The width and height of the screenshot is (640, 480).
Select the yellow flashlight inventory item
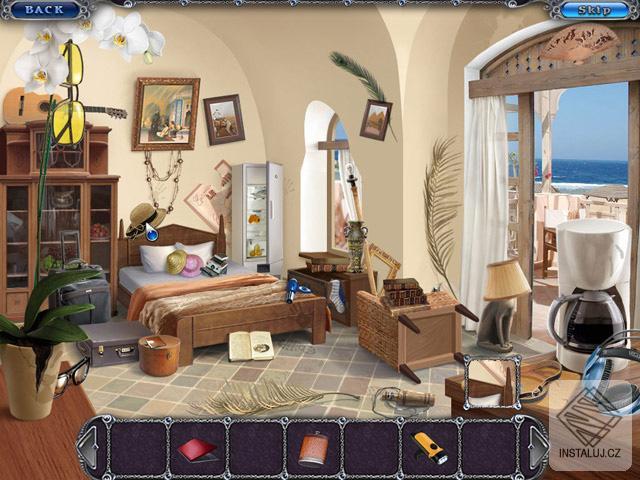tap(430, 449)
